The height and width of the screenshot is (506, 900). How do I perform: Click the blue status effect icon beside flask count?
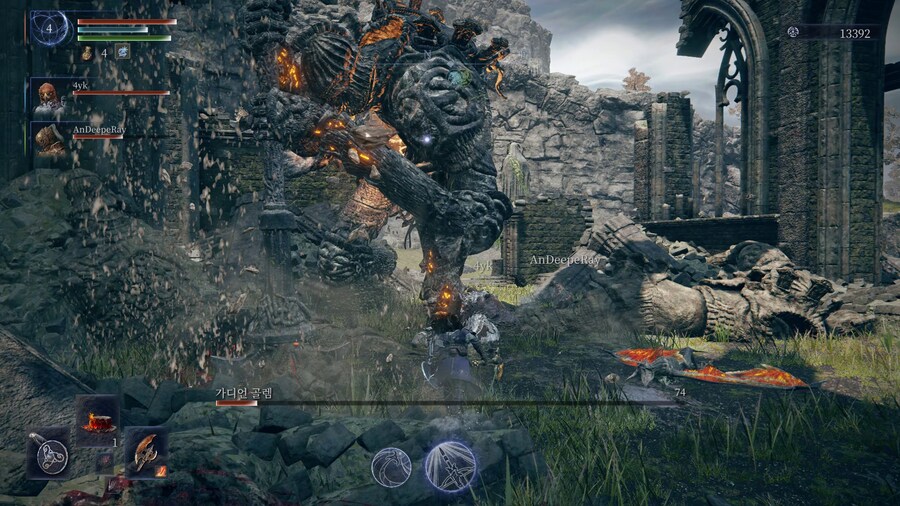click(x=122, y=51)
